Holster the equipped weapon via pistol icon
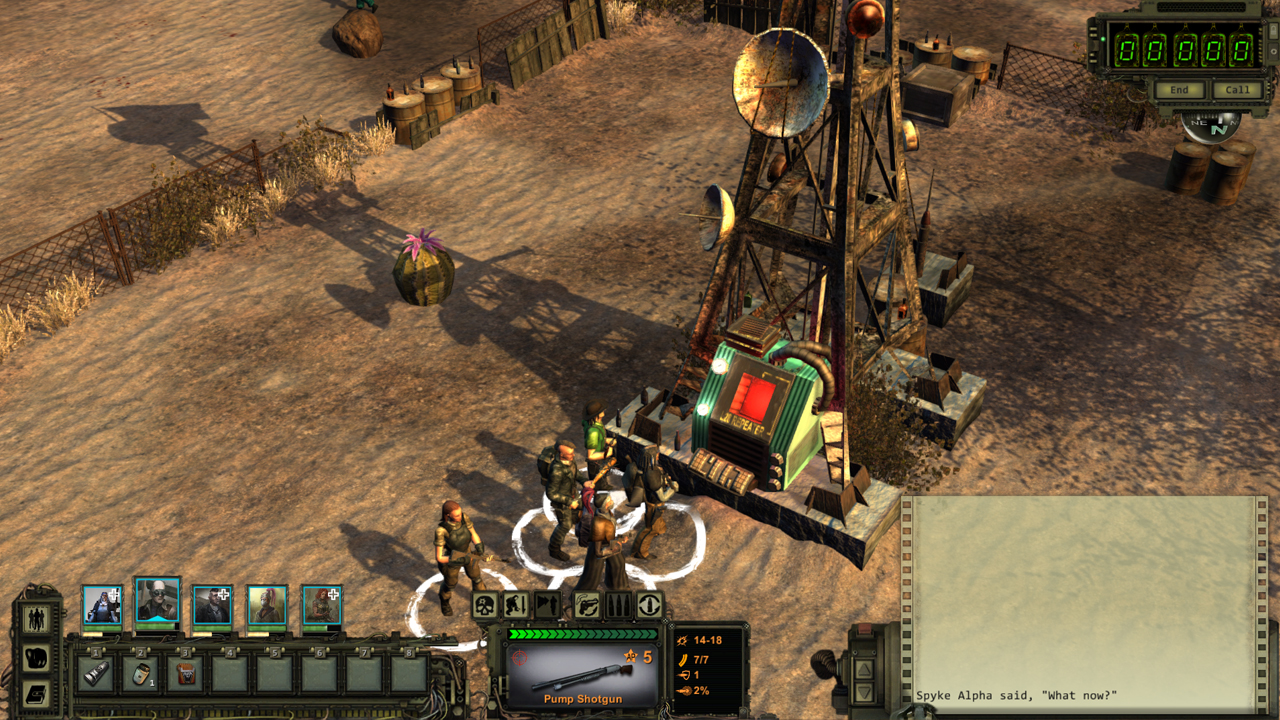 [587, 605]
